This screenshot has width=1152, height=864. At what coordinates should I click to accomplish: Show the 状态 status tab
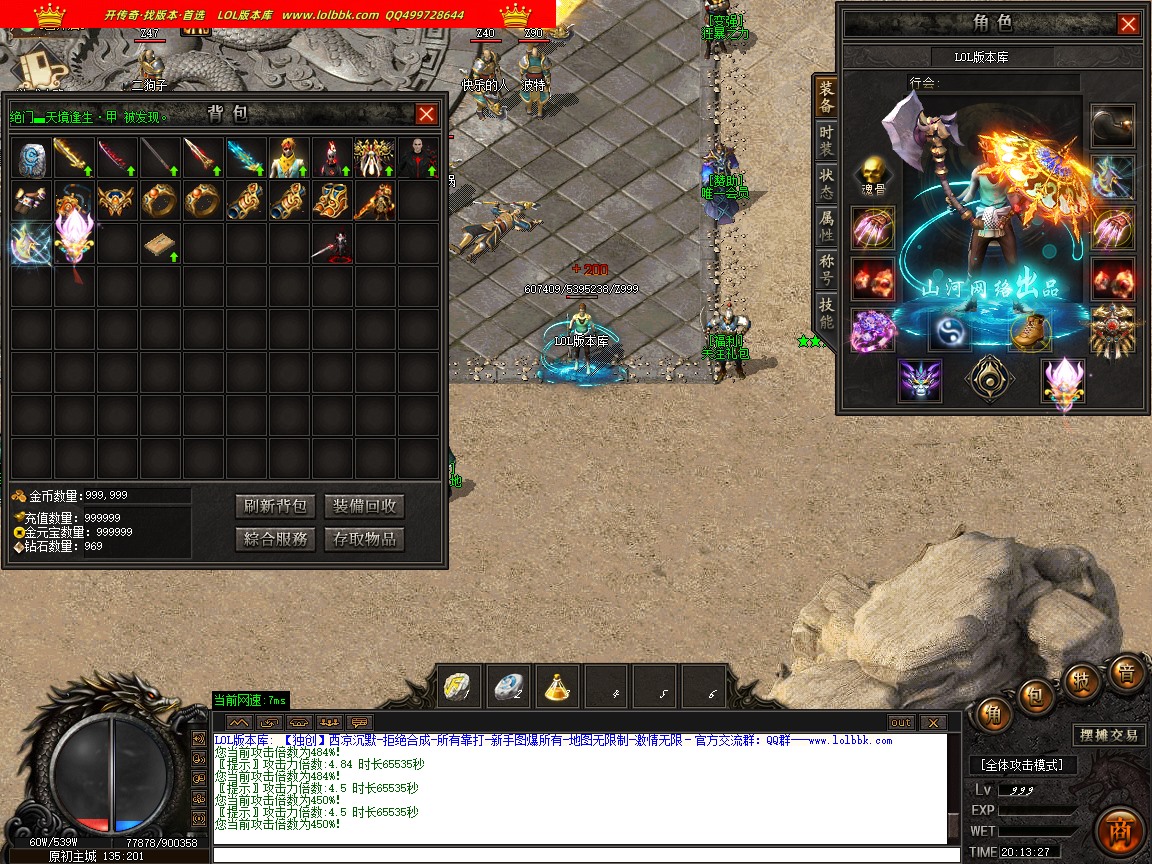pyautogui.click(x=826, y=183)
